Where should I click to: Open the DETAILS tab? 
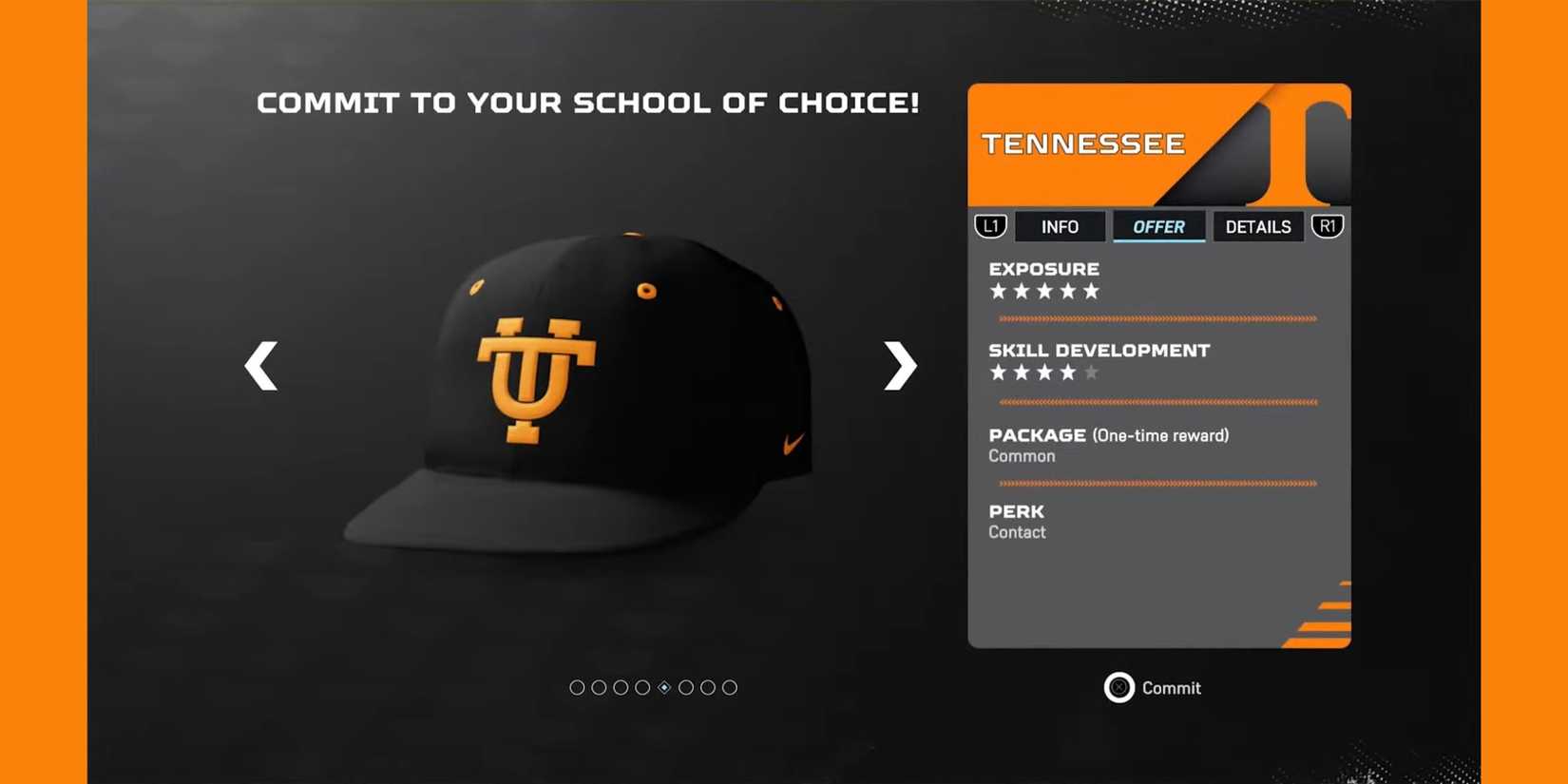1257,226
